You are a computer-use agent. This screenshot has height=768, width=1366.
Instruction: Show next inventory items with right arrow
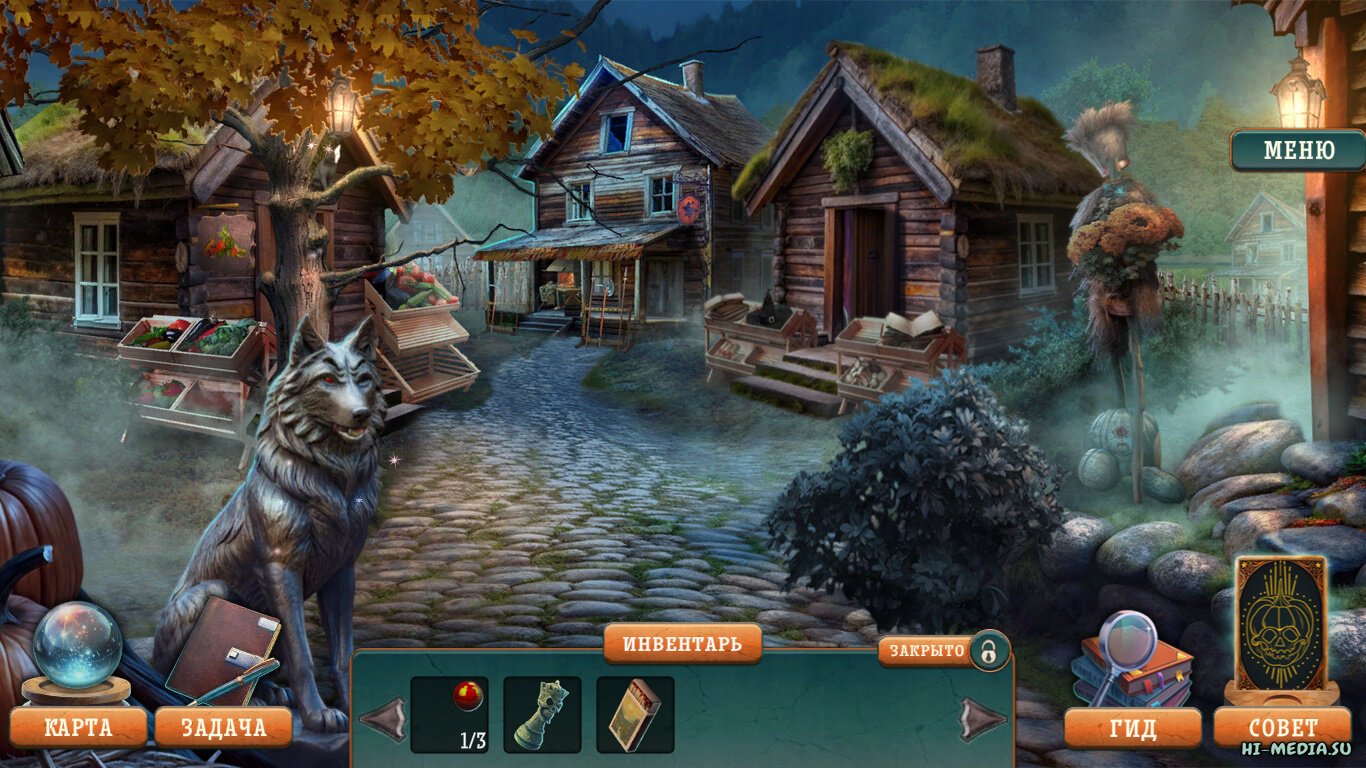981,719
